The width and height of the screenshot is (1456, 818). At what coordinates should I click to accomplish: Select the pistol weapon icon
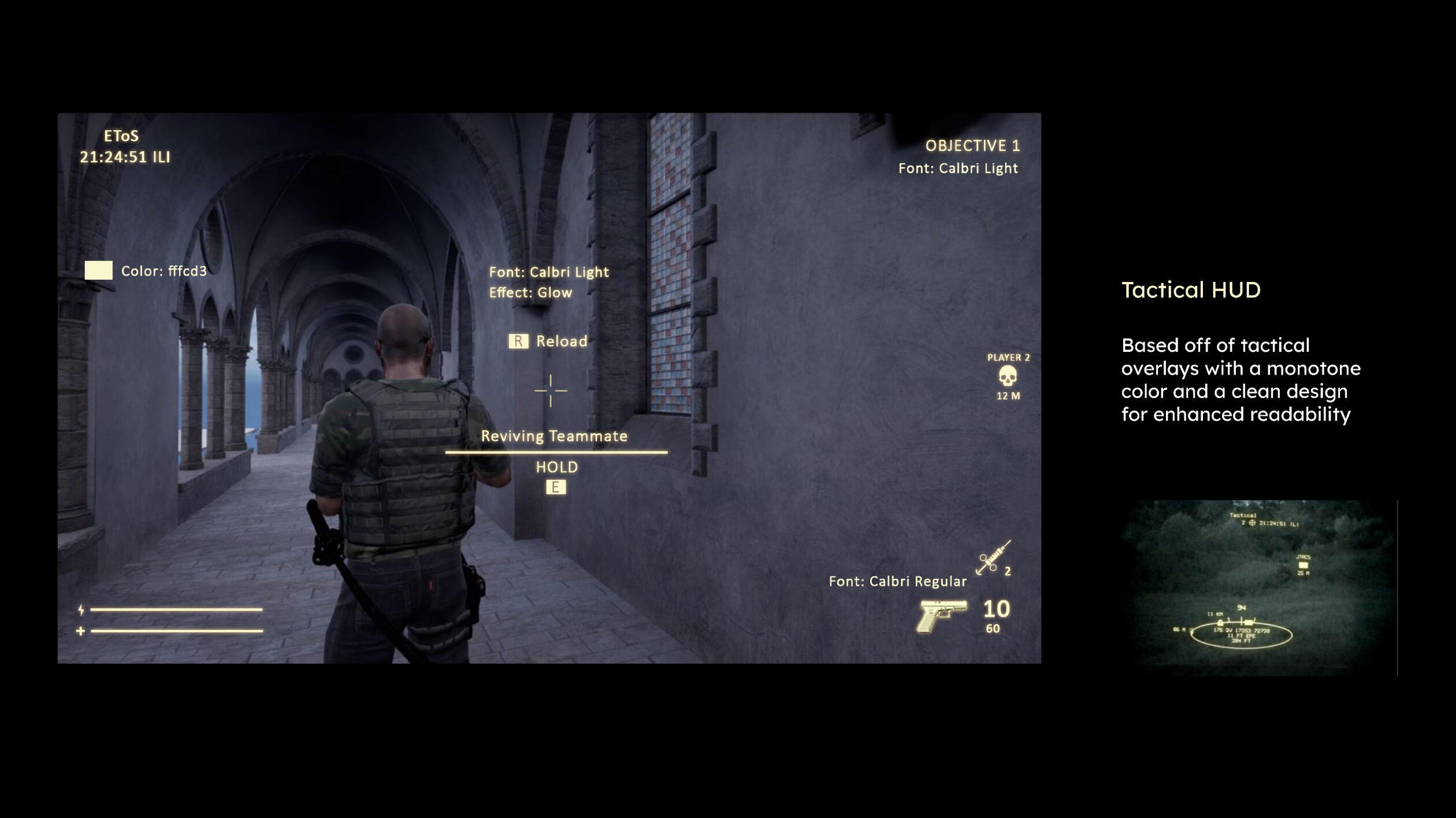pyautogui.click(x=941, y=615)
